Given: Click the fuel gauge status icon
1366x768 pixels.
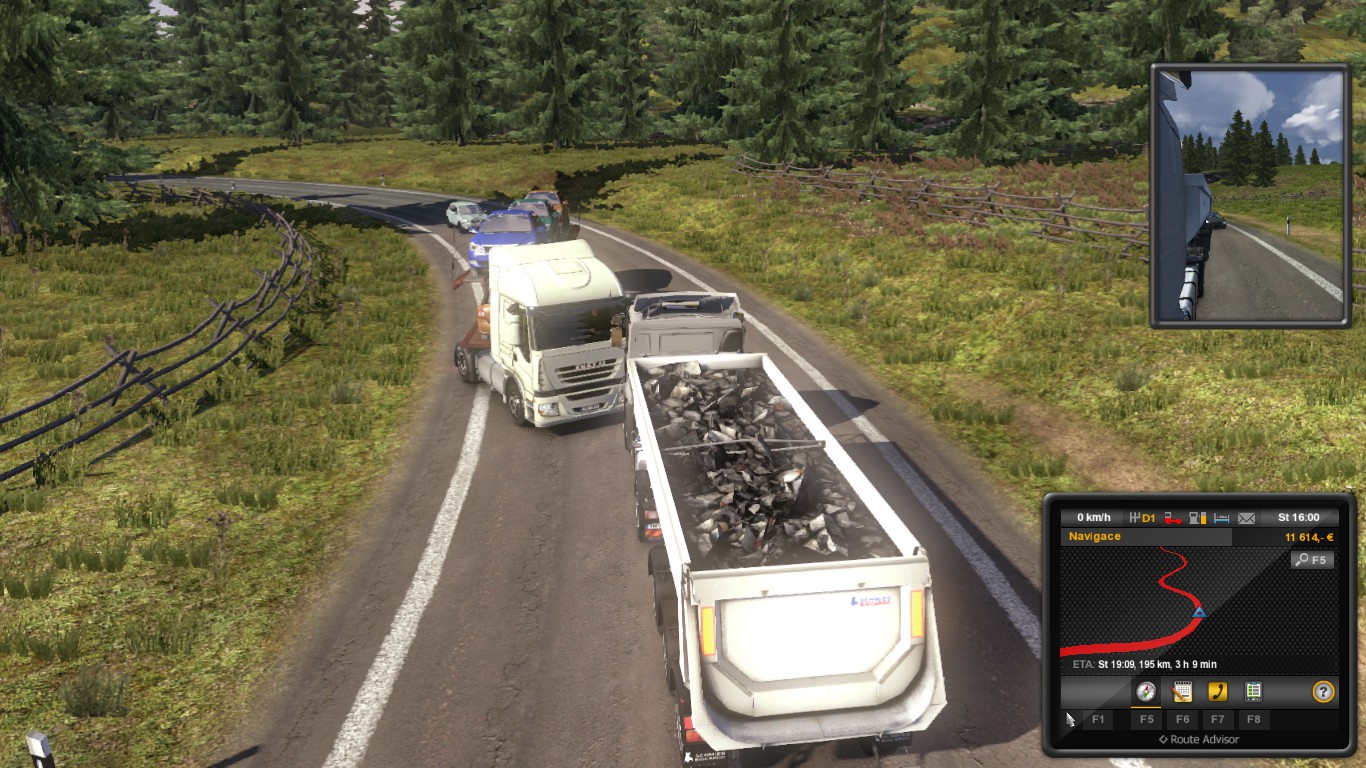Looking at the screenshot, I should [x=1198, y=519].
